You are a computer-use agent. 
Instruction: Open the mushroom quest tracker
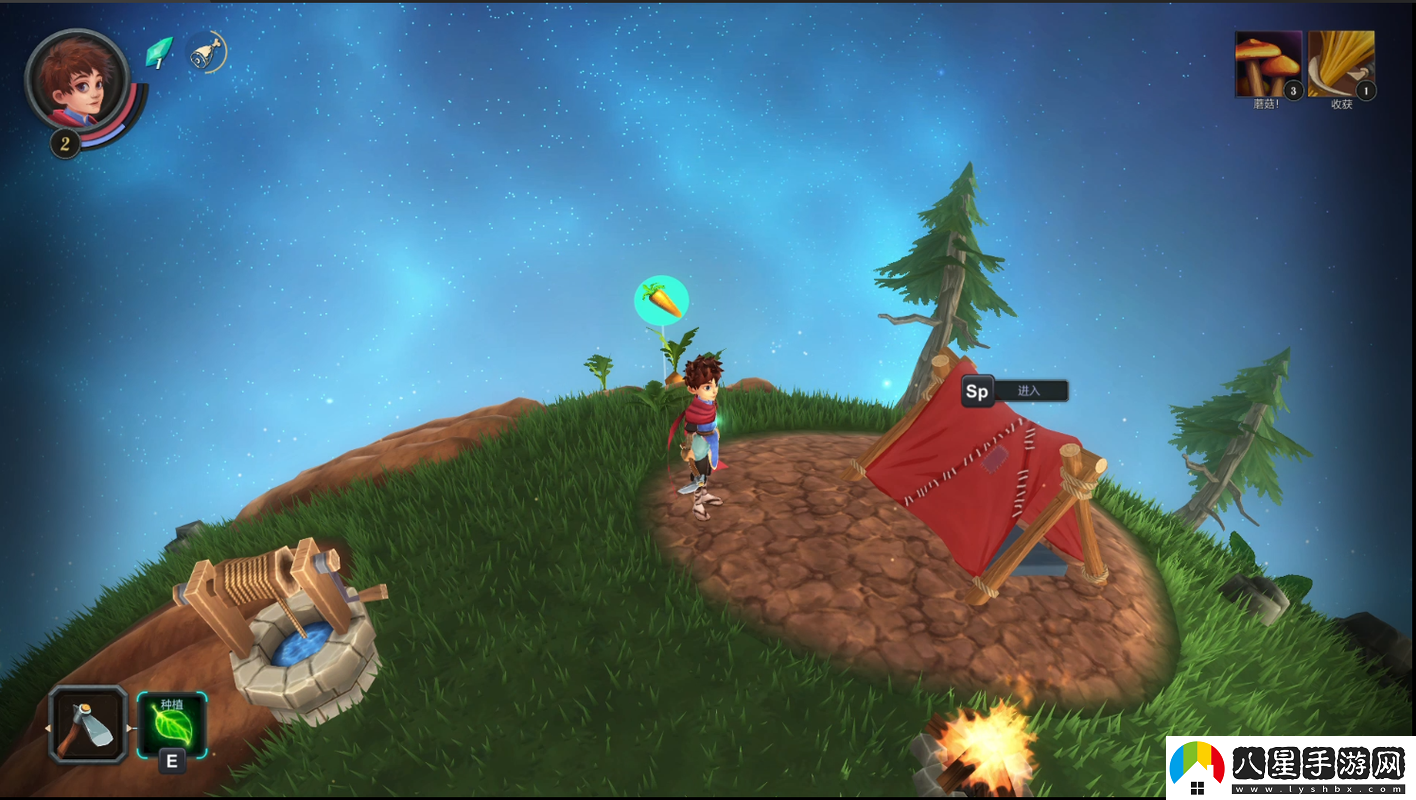pos(1268,63)
